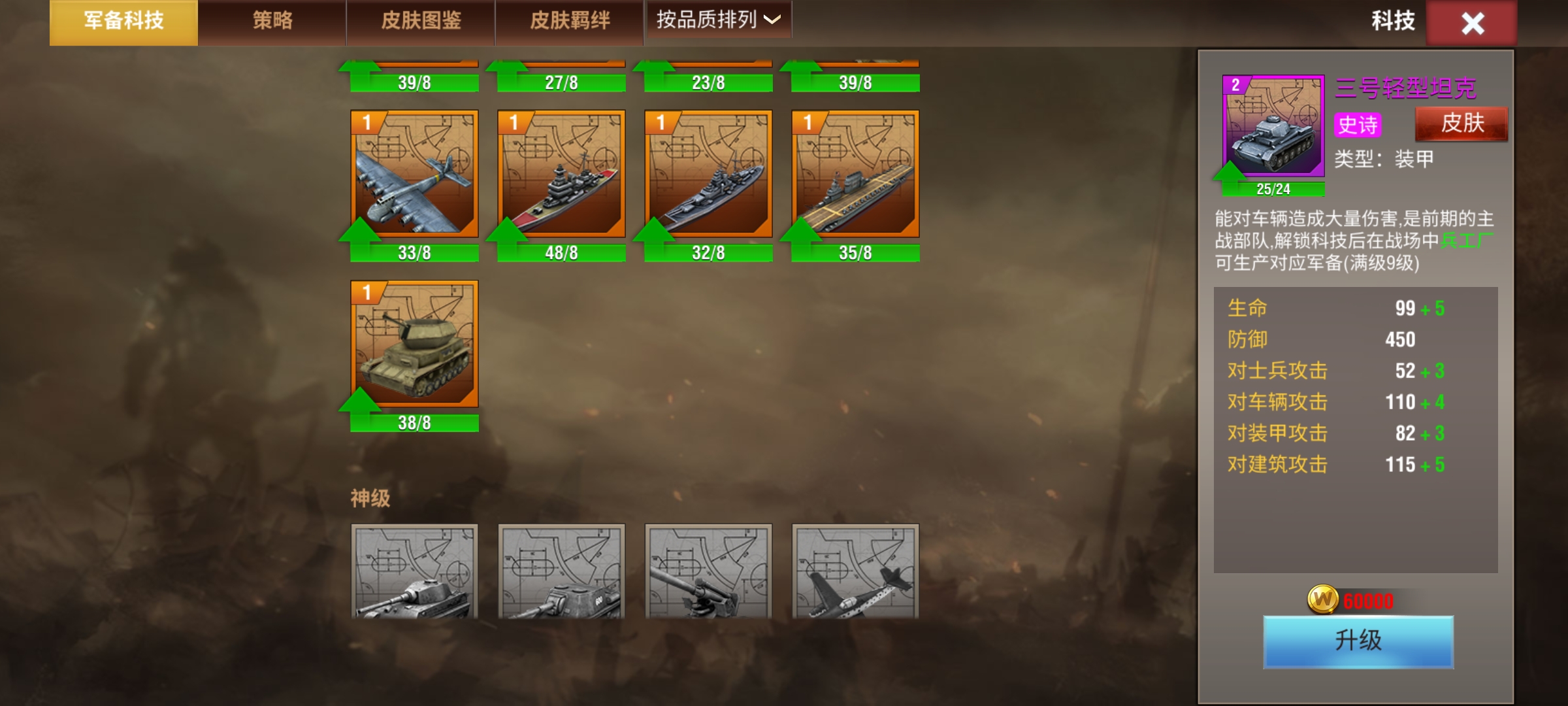Click the 三号轻型坦克 portrait icon
Image resolution: width=1568 pixels, height=706 pixels.
click(x=1273, y=126)
